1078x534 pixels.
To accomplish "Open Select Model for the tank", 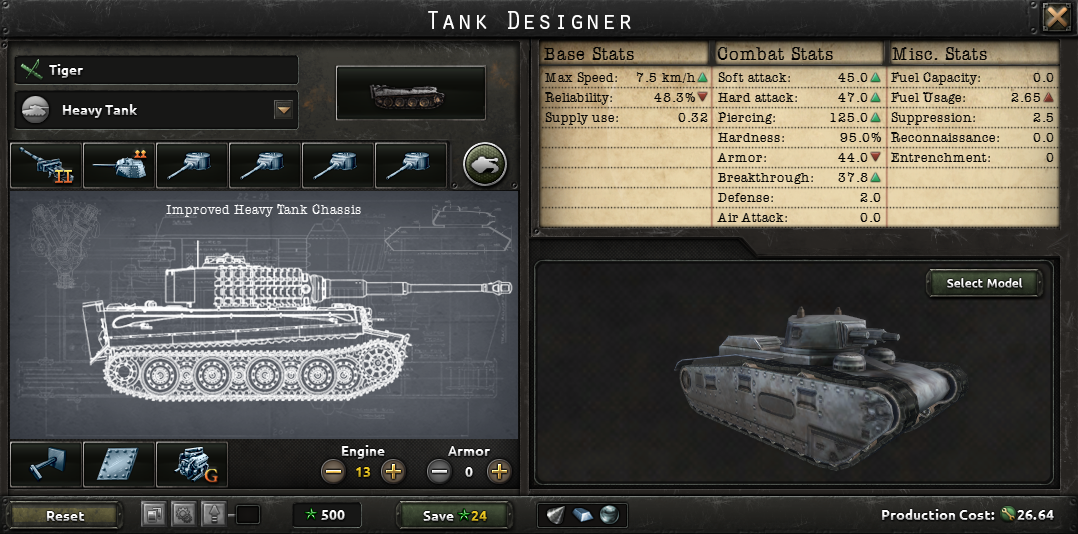I will (x=984, y=283).
